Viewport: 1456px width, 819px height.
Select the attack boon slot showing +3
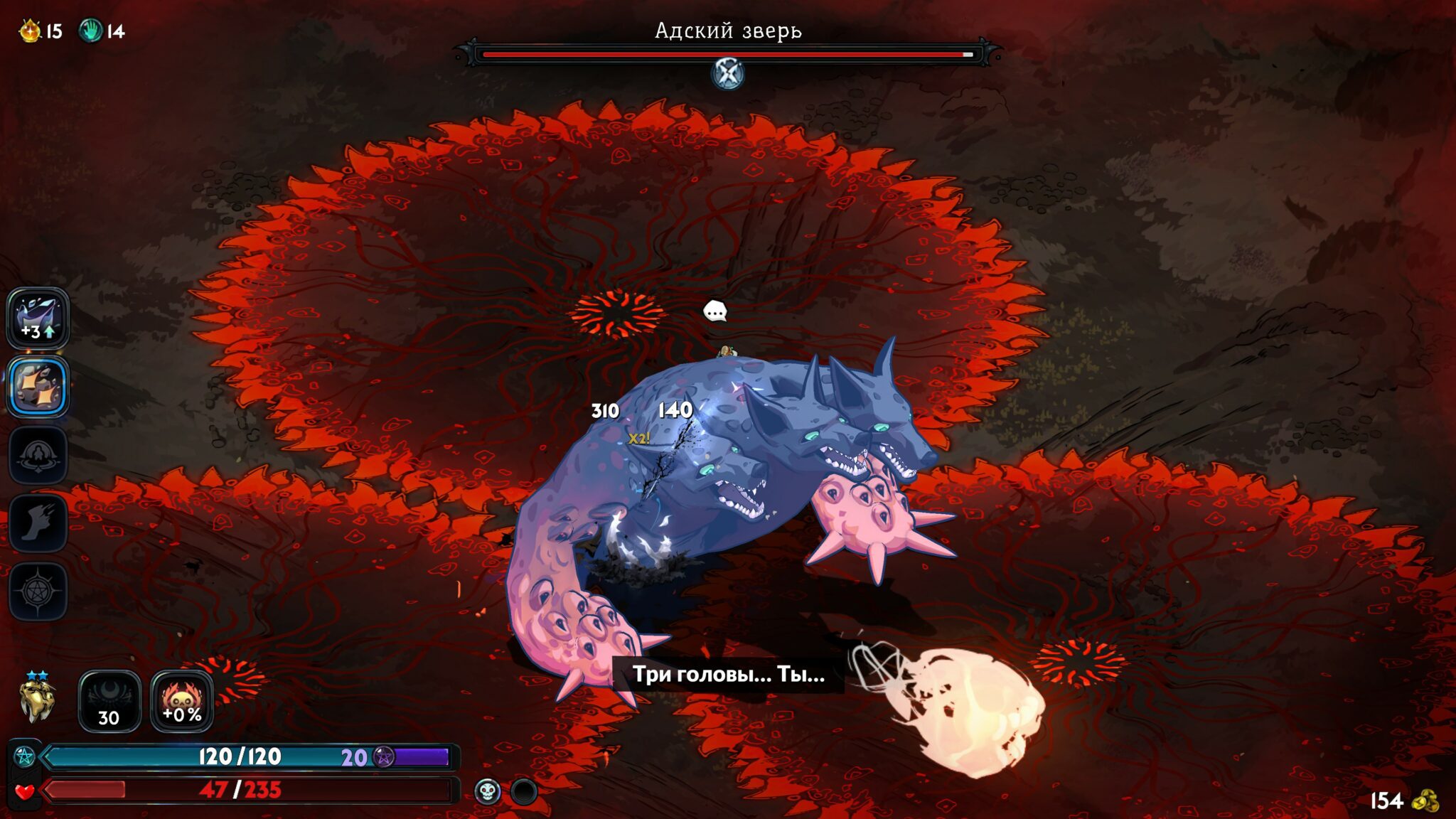point(38,318)
